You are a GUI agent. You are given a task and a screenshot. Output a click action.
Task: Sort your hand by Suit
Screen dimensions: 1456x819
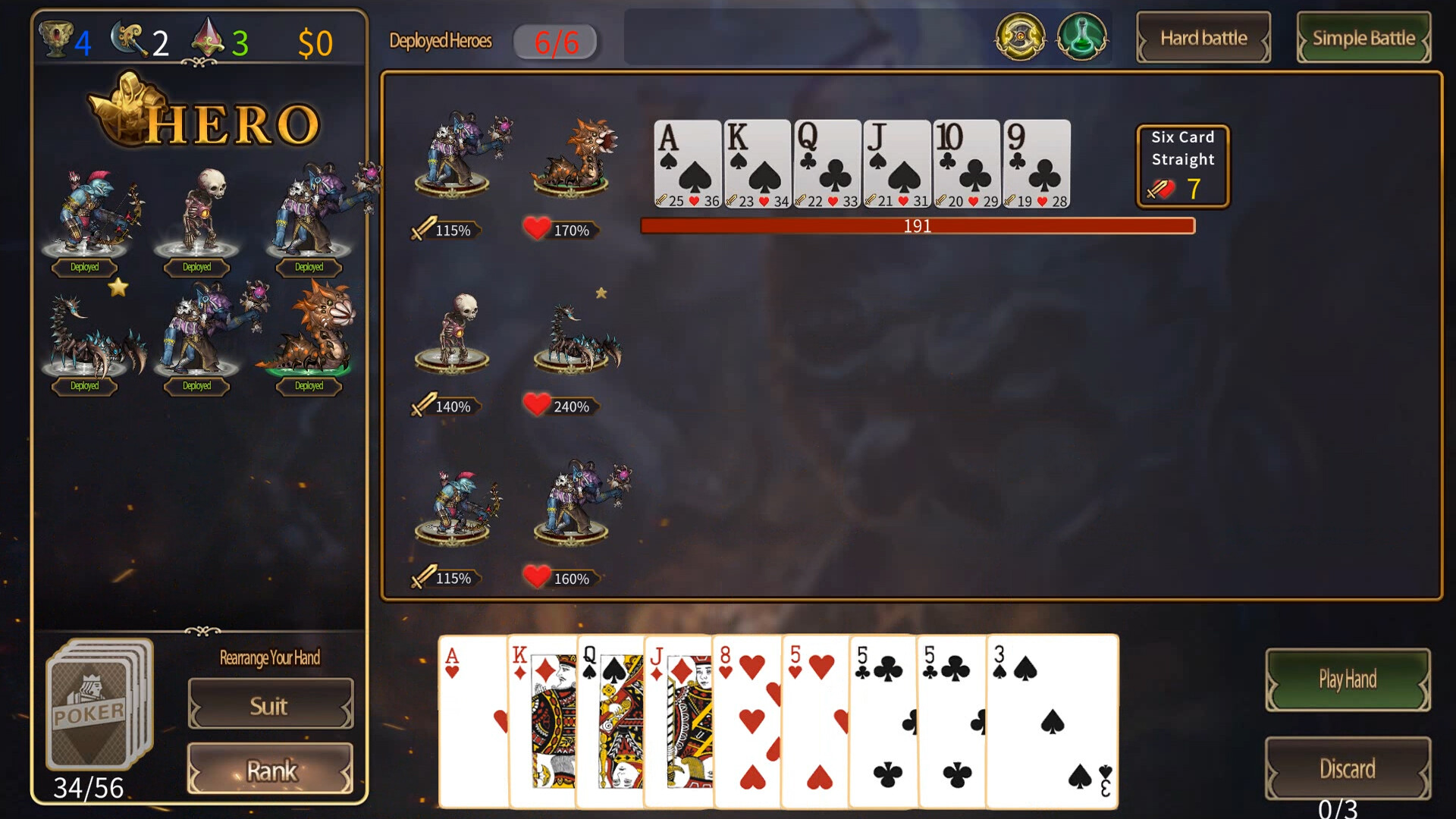pos(270,705)
